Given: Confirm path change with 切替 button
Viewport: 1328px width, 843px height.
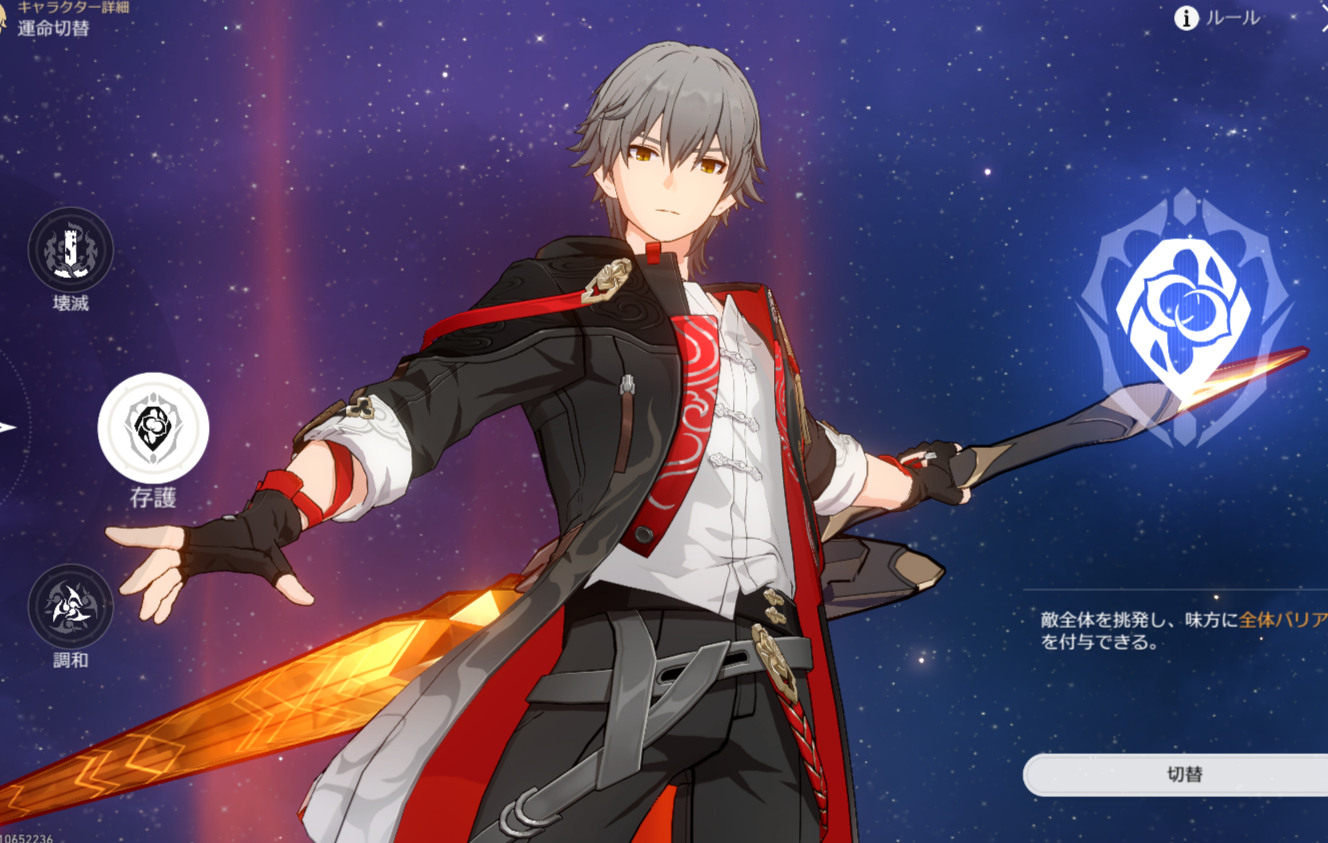Looking at the screenshot, I should point(1184,775).
